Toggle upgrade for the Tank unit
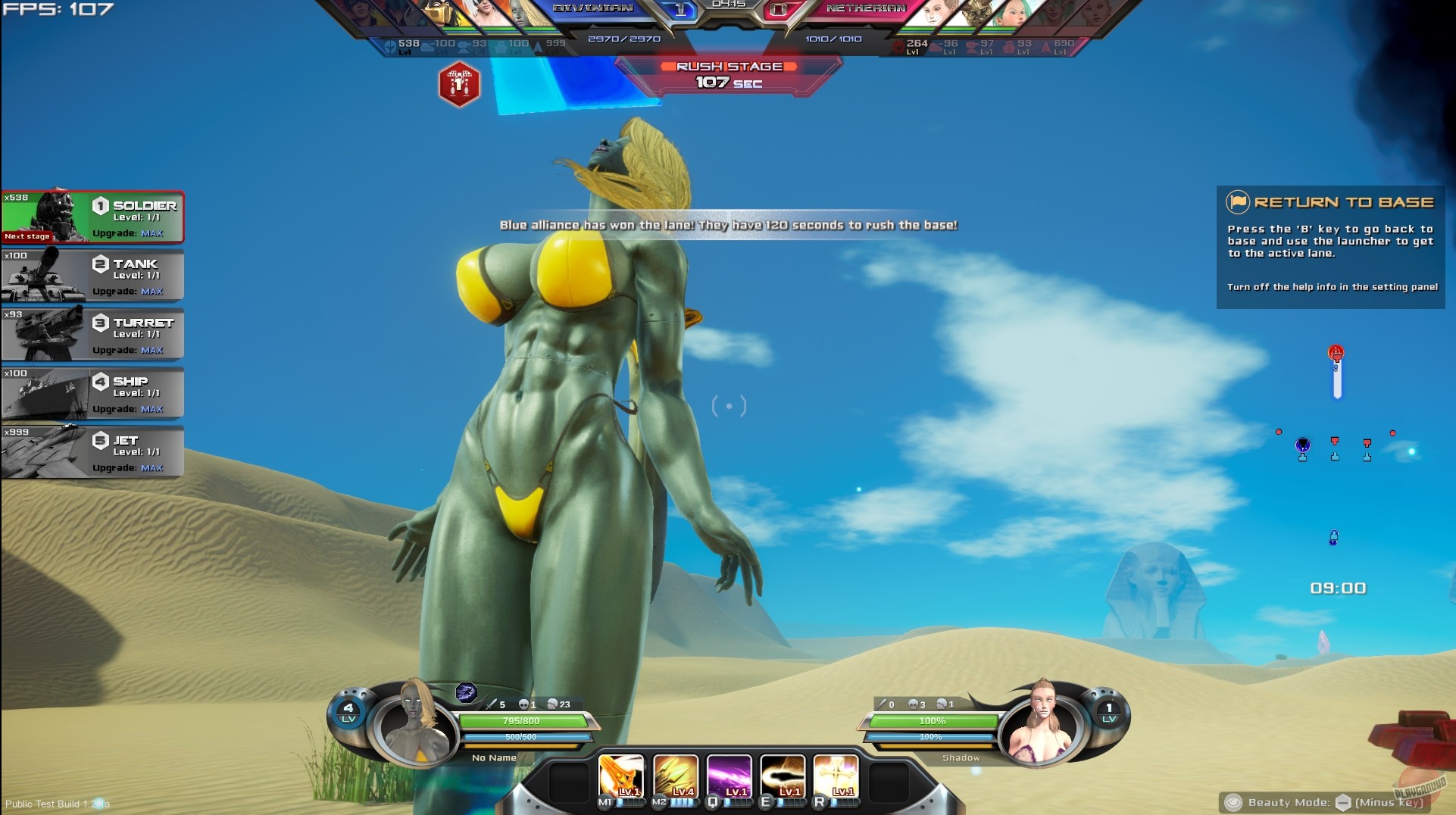The height and width of the screenshot is (815, 1456). 151,291
